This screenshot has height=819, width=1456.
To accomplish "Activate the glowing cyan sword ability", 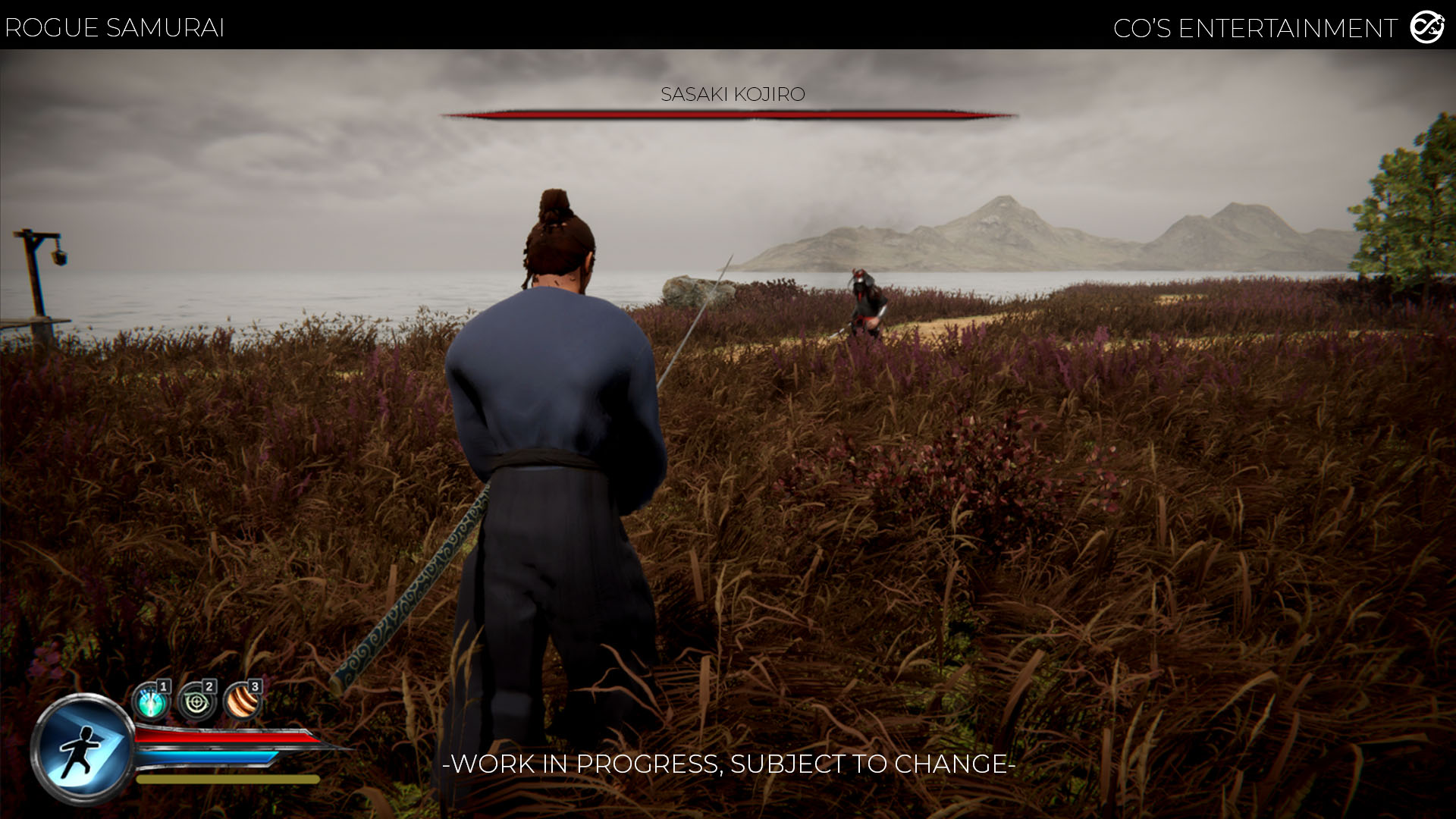I will (x=151, y=702).
